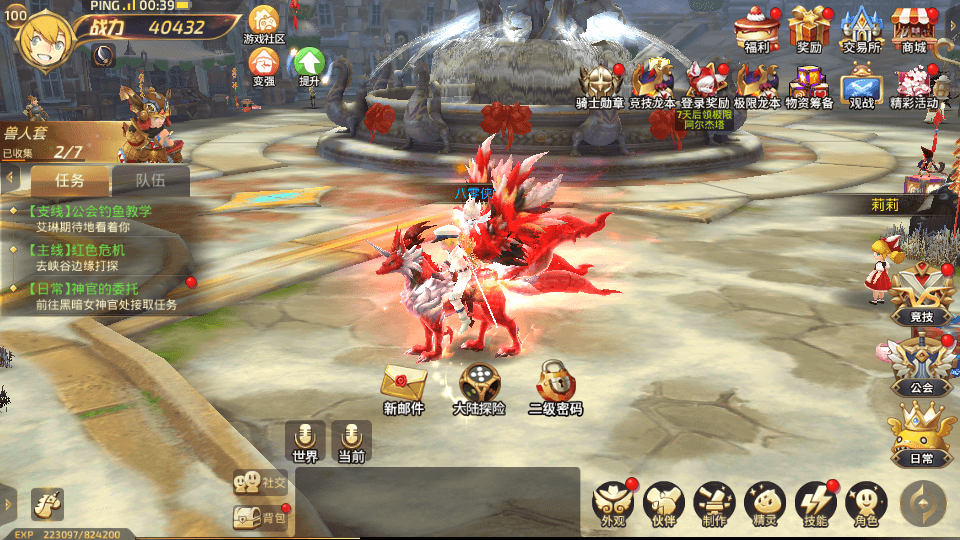Open the 商城 shop icon

[x=913, y=27]
